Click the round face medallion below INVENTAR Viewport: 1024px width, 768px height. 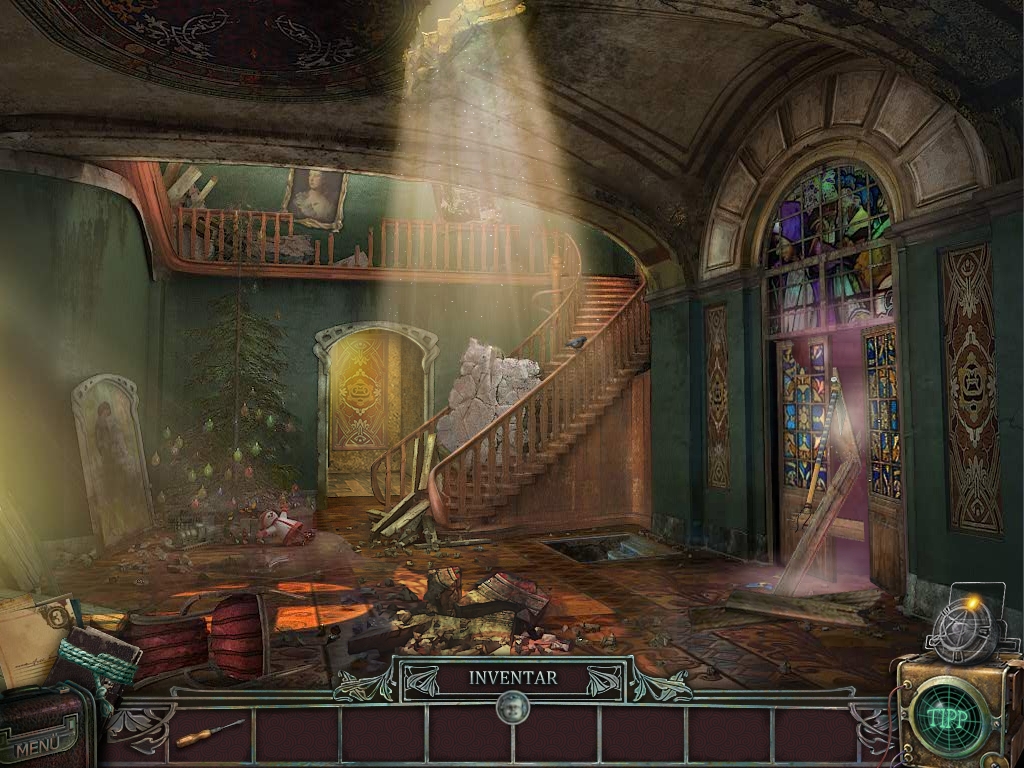[512, 709]
